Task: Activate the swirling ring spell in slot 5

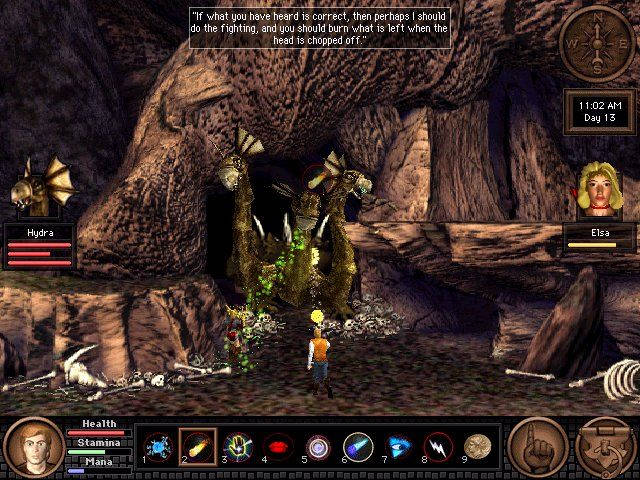Action: click(318, 446)
